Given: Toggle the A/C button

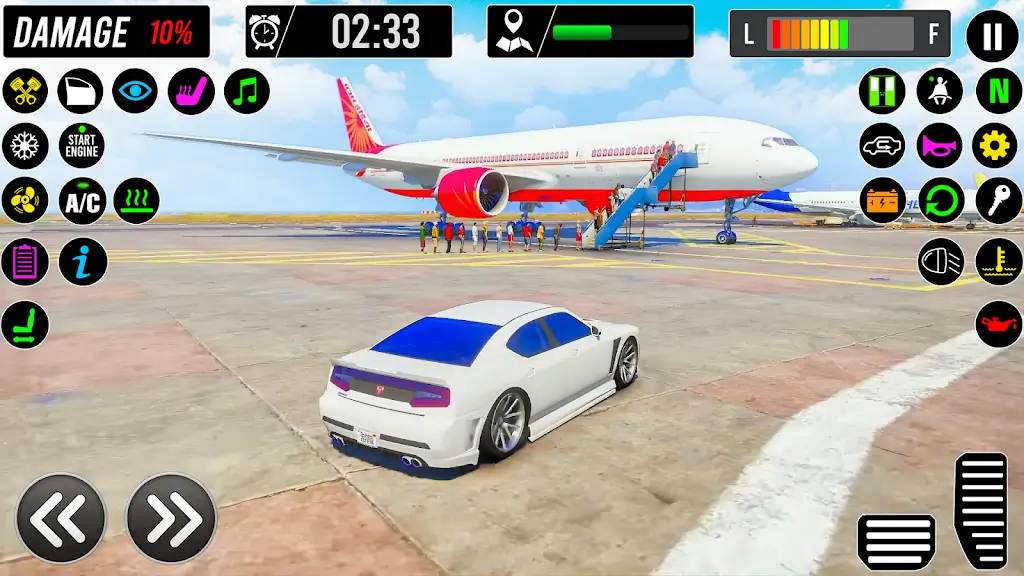Looking at the screenshot, I should [x=81, y=201].
